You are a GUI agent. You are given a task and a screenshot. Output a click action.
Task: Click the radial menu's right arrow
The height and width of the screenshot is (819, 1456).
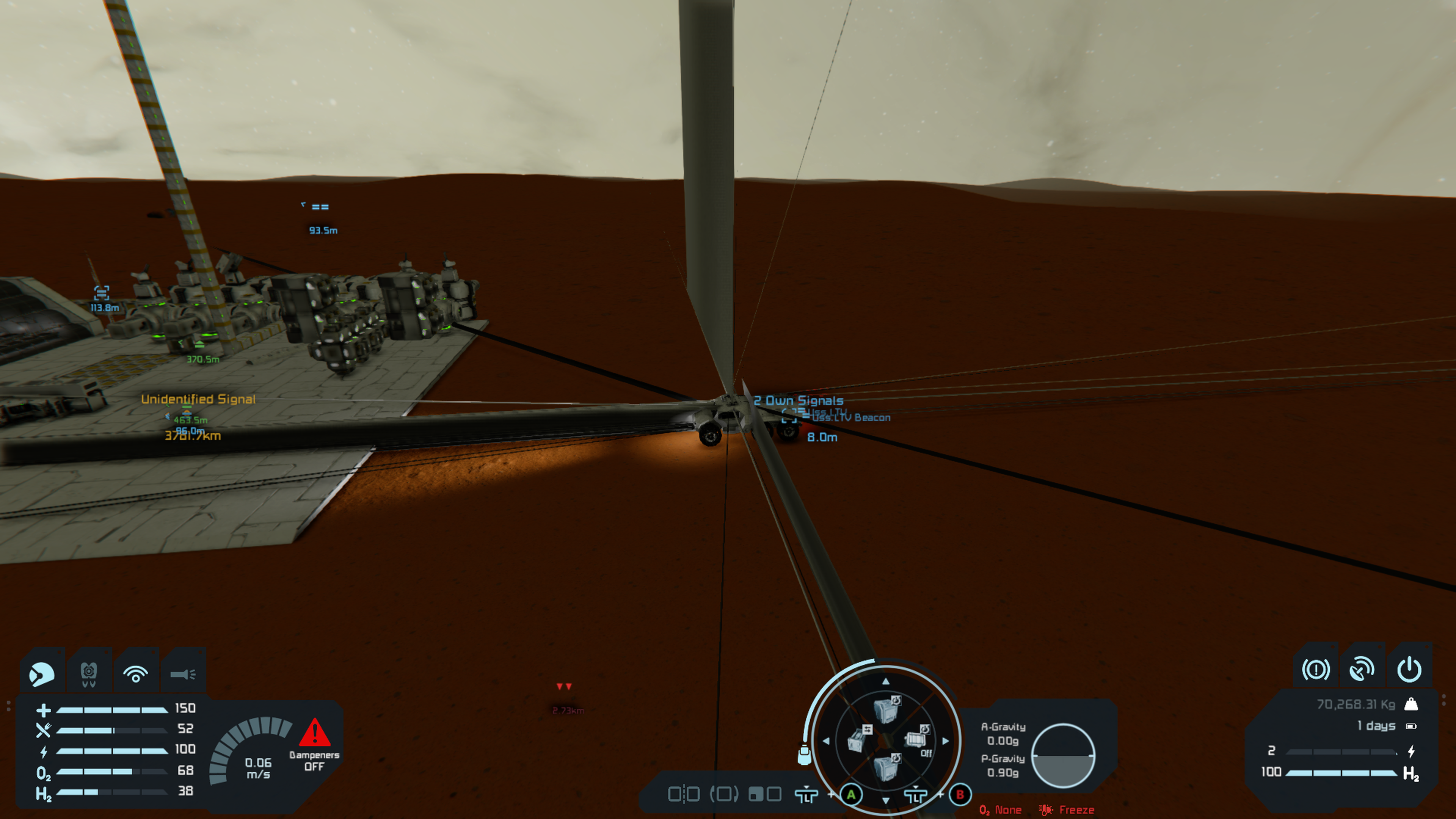point(946,741)
